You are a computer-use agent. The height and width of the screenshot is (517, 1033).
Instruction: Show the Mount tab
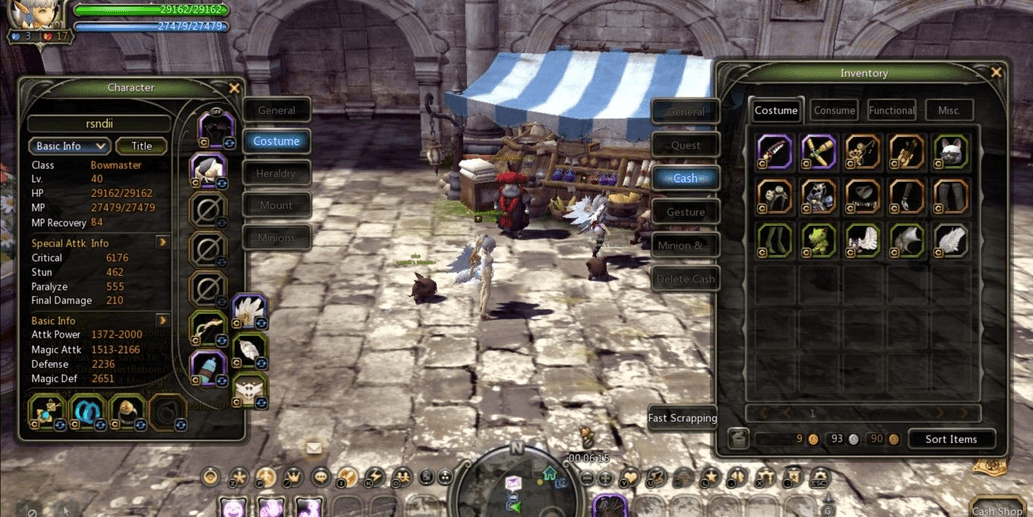(x=276, y=206)
